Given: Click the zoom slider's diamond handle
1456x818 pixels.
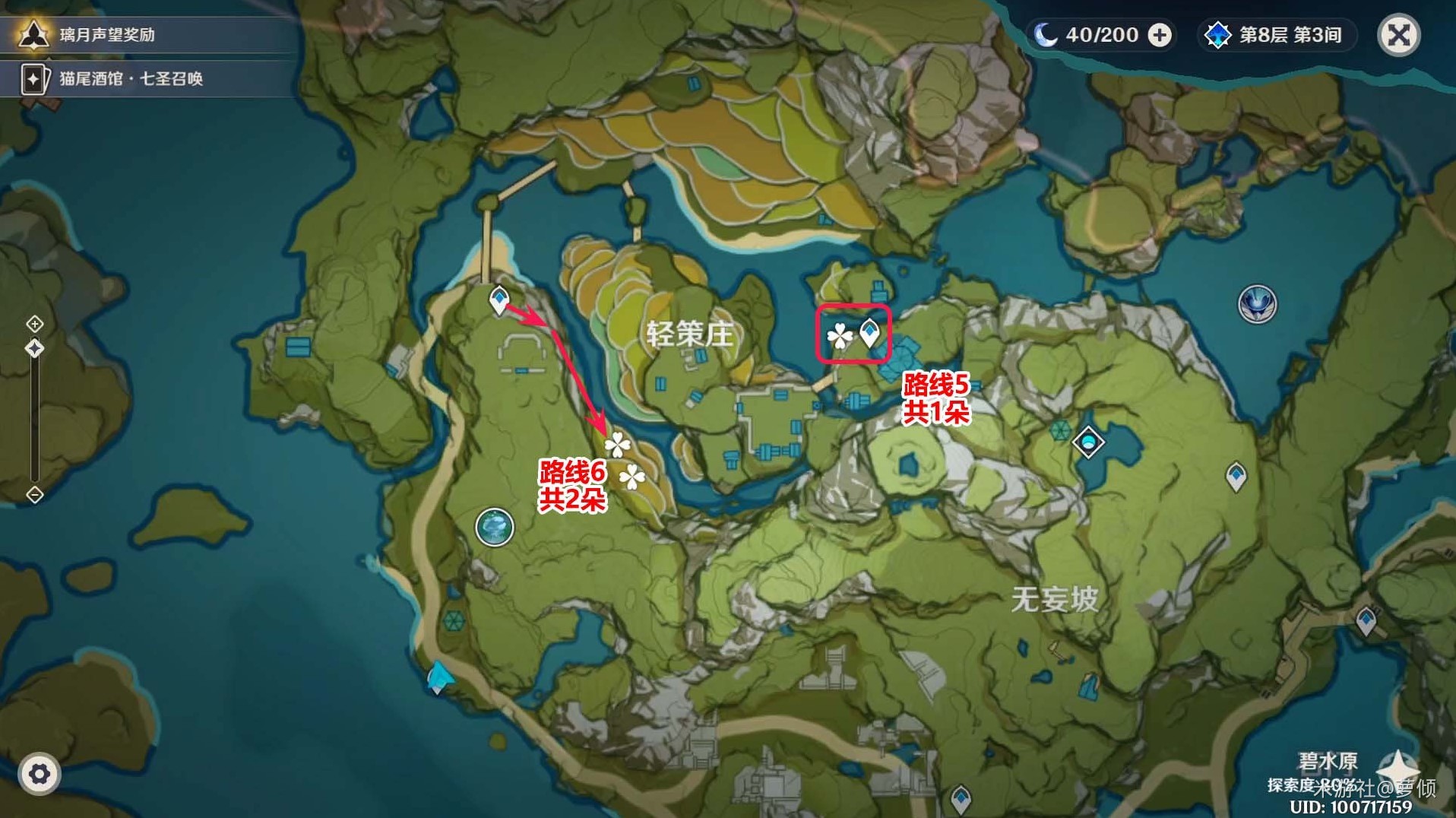Looking at the screenshot, I should pyautogui.click(x=35, y=348).
